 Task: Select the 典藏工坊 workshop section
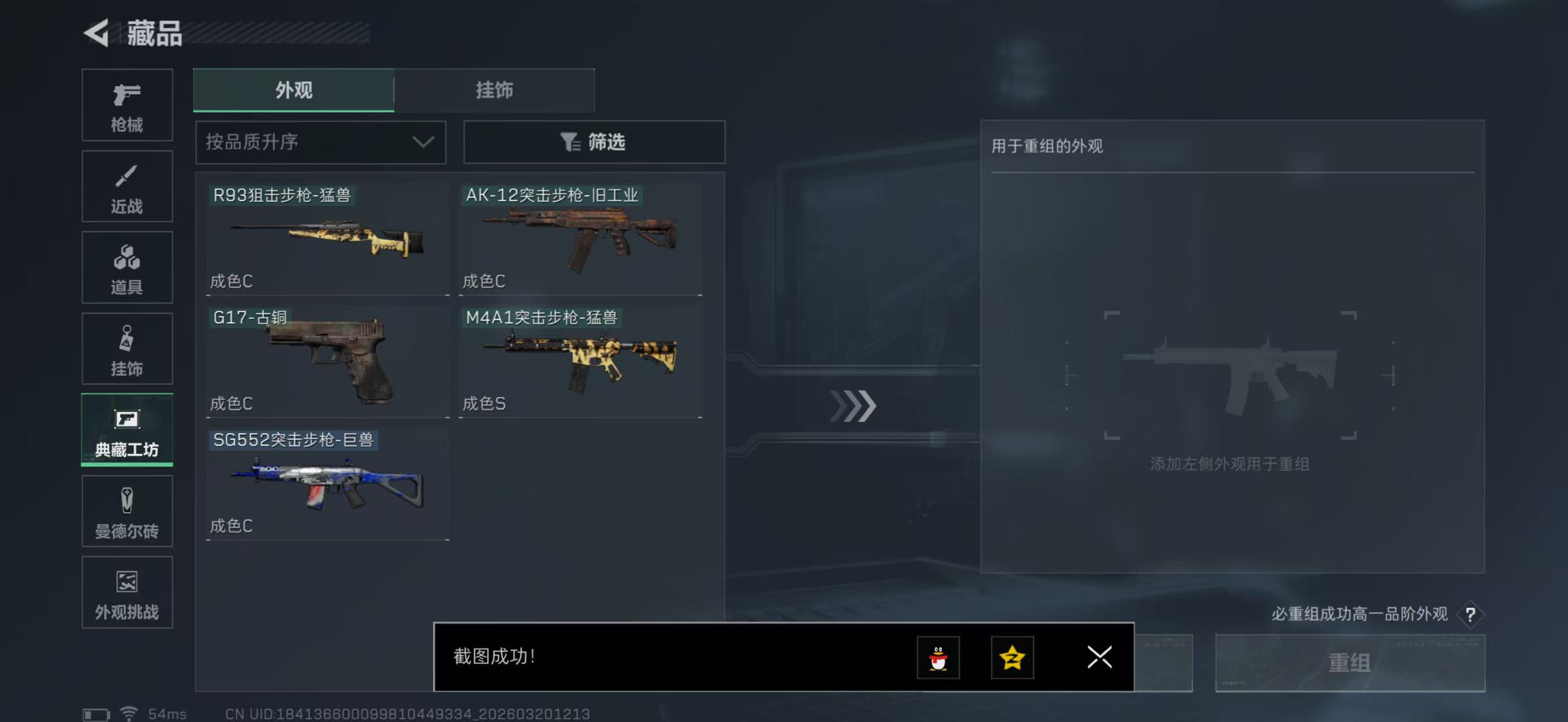click(x=127, y=430)
